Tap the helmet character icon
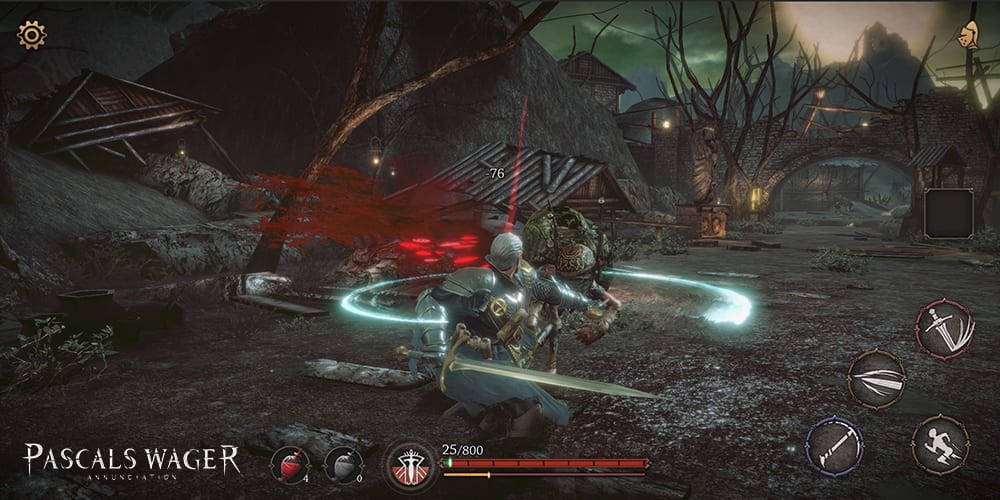Viewport: 1000px width, 500px height. tap(967, 35)
